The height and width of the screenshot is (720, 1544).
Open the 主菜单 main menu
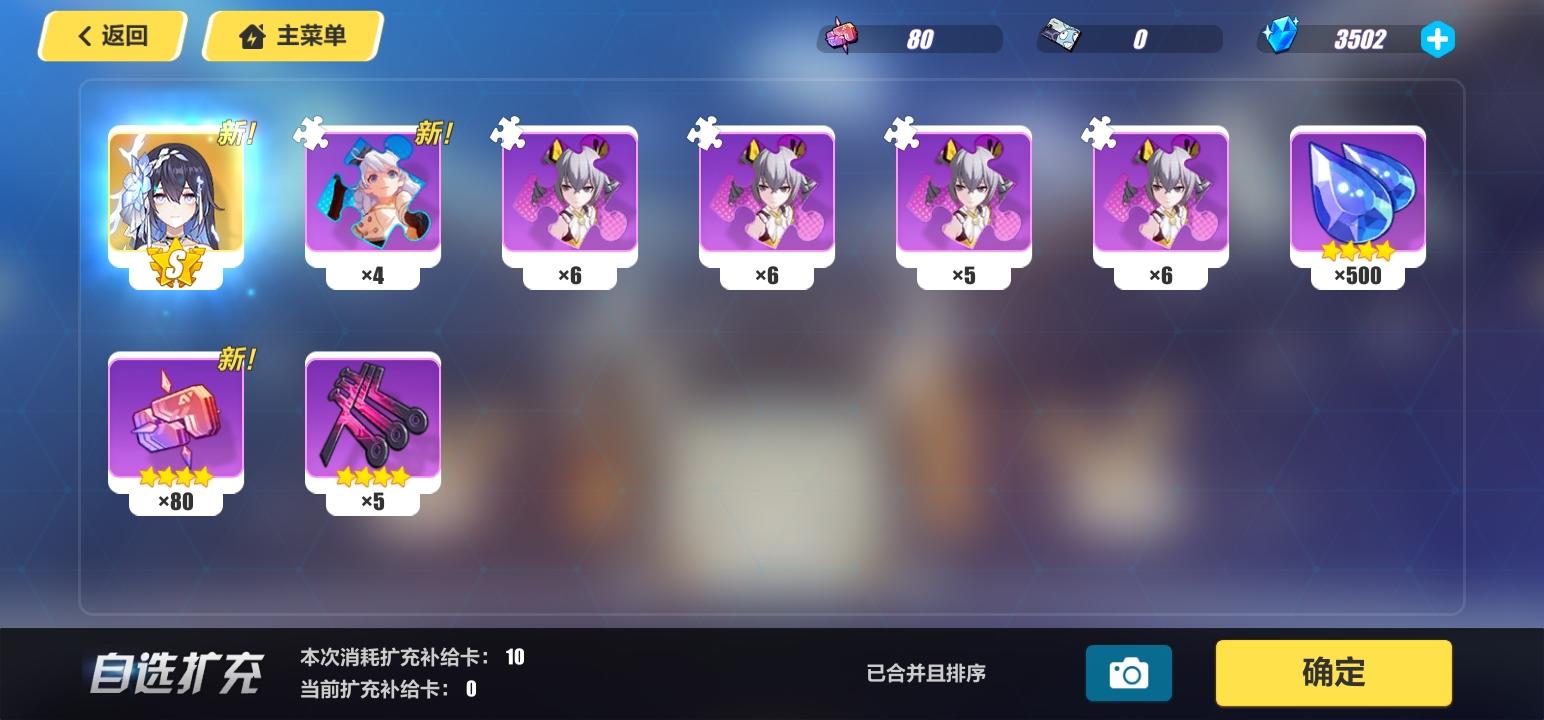click(x=291, y=35)
